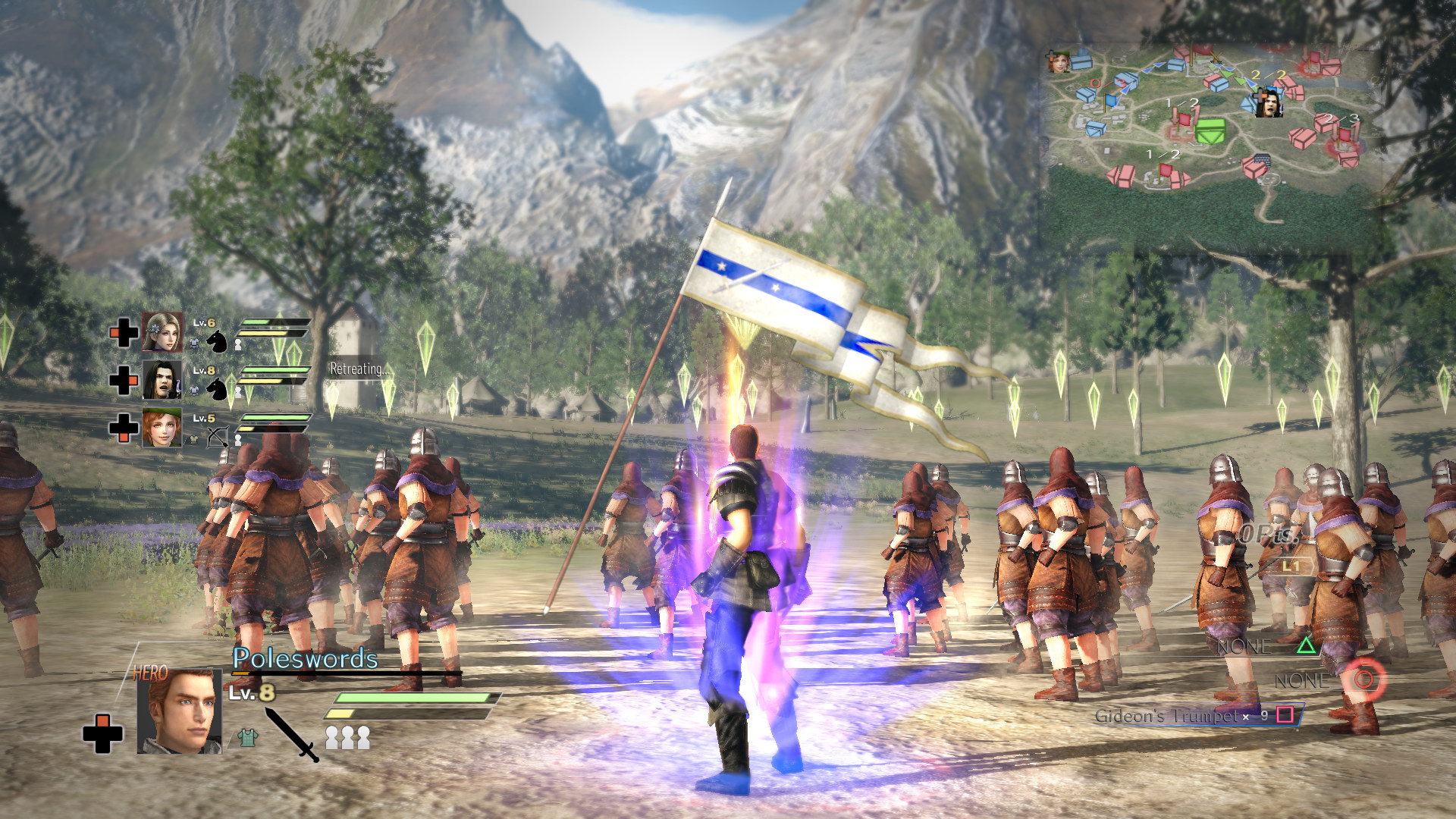Click the red-haired officer icon on minimap
The height and width of the screenshot is (819, 1456).
1058,61
